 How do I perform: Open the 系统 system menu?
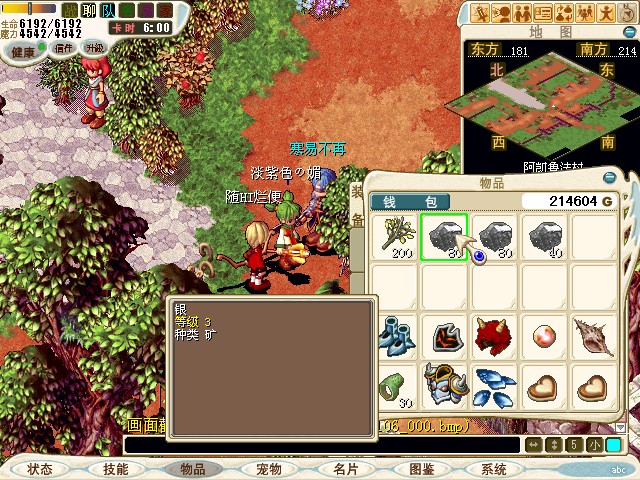point(494,468)
